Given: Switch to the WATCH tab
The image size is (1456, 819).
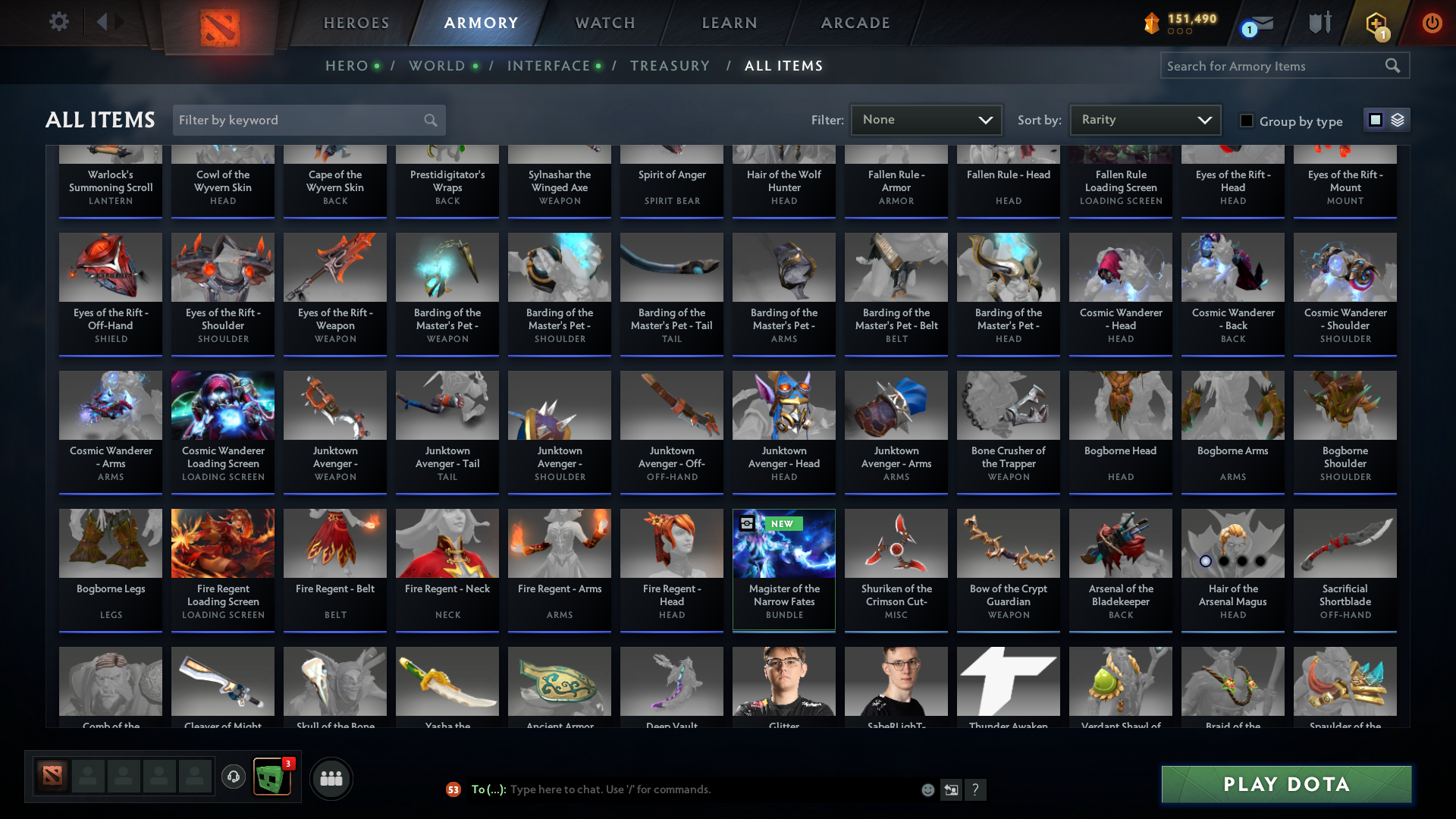Looking at the screenshot, I should (604, 23).
